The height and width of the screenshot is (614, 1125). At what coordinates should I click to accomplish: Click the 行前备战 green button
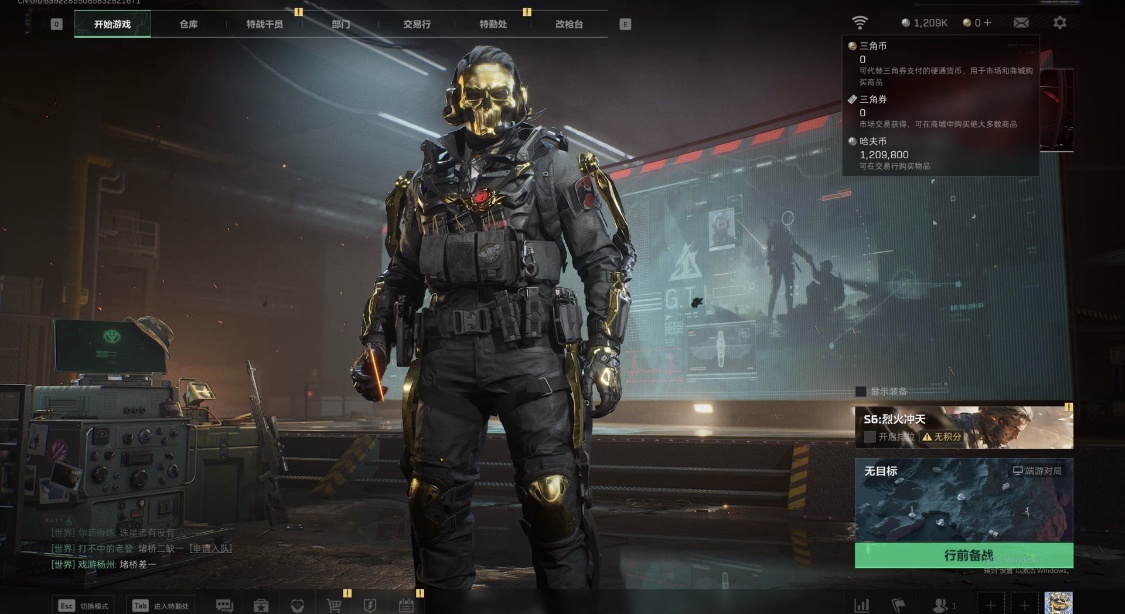[x=963, y=555]
